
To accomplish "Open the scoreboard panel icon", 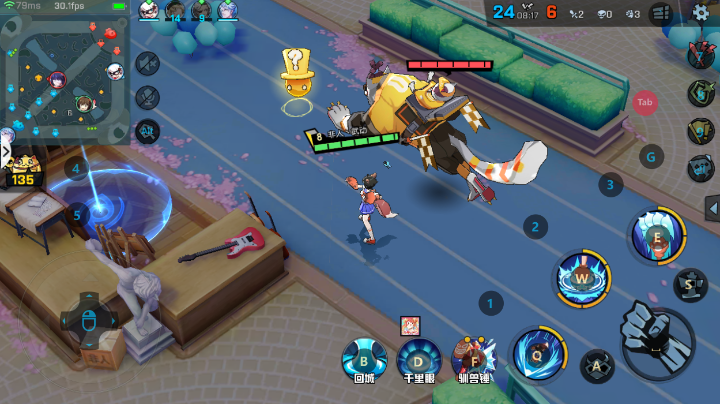I will pos(660,13).
